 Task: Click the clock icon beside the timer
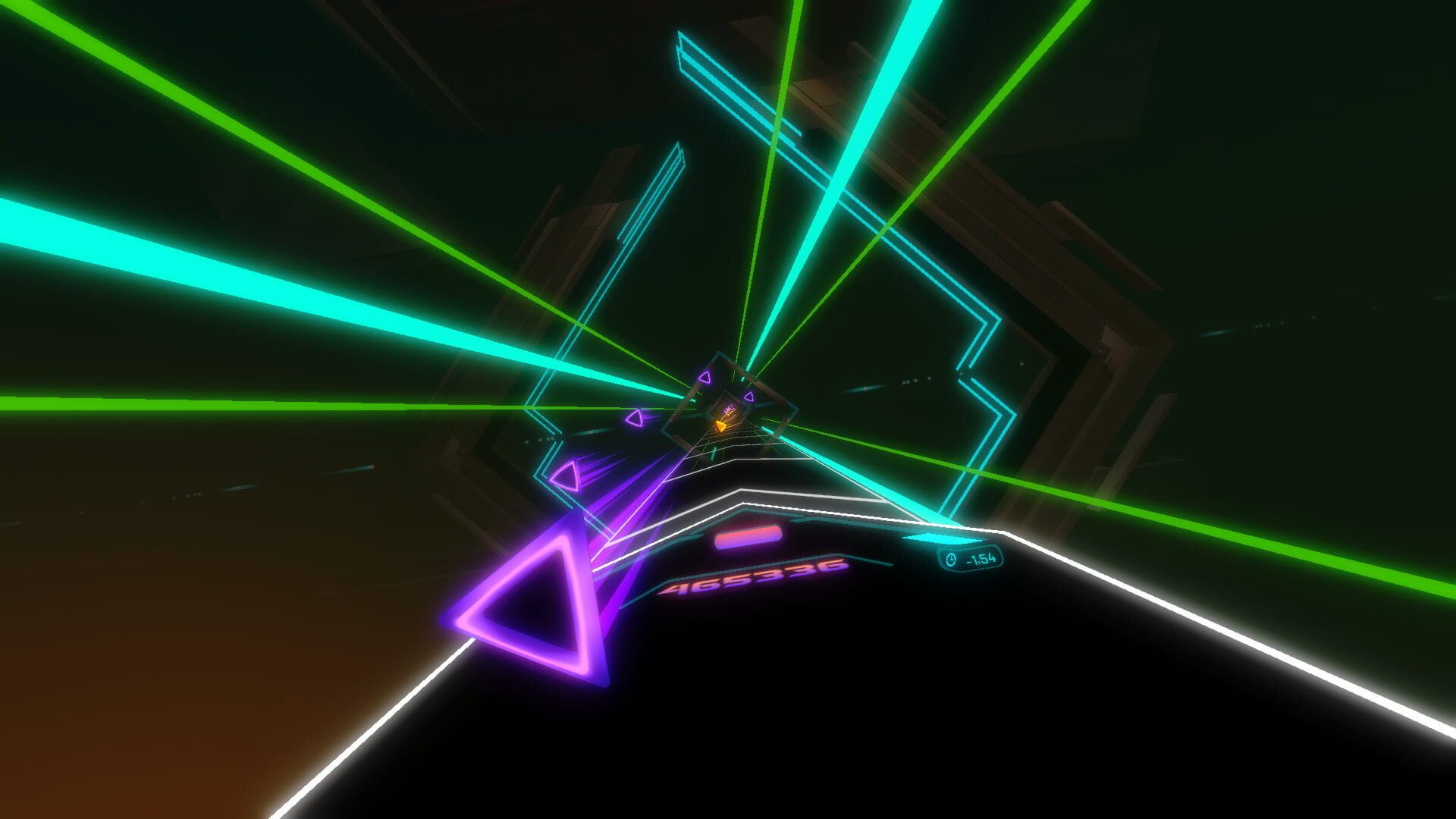[x=951, y=560]
